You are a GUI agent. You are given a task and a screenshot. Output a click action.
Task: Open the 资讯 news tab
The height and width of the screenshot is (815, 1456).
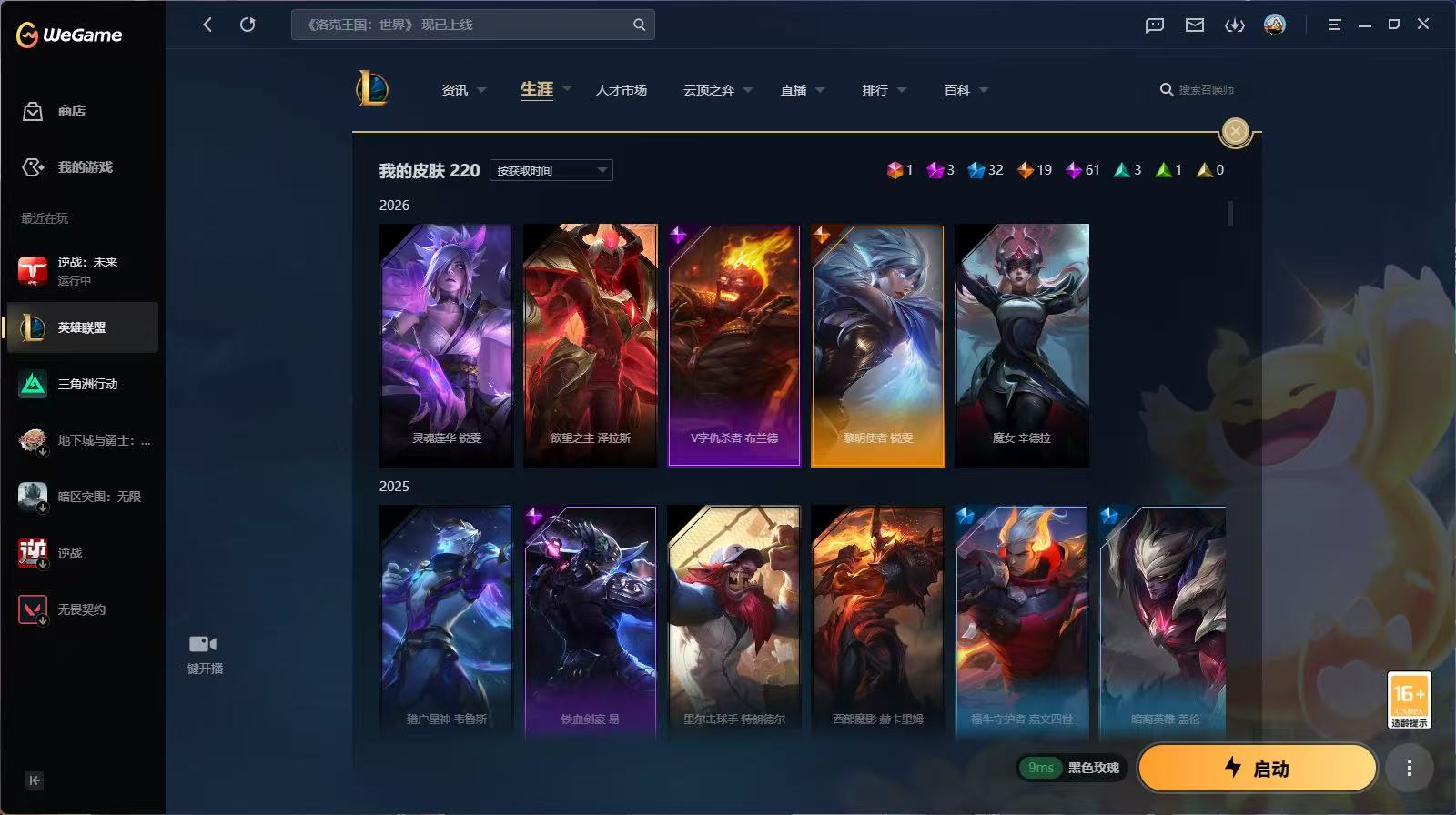455,90
